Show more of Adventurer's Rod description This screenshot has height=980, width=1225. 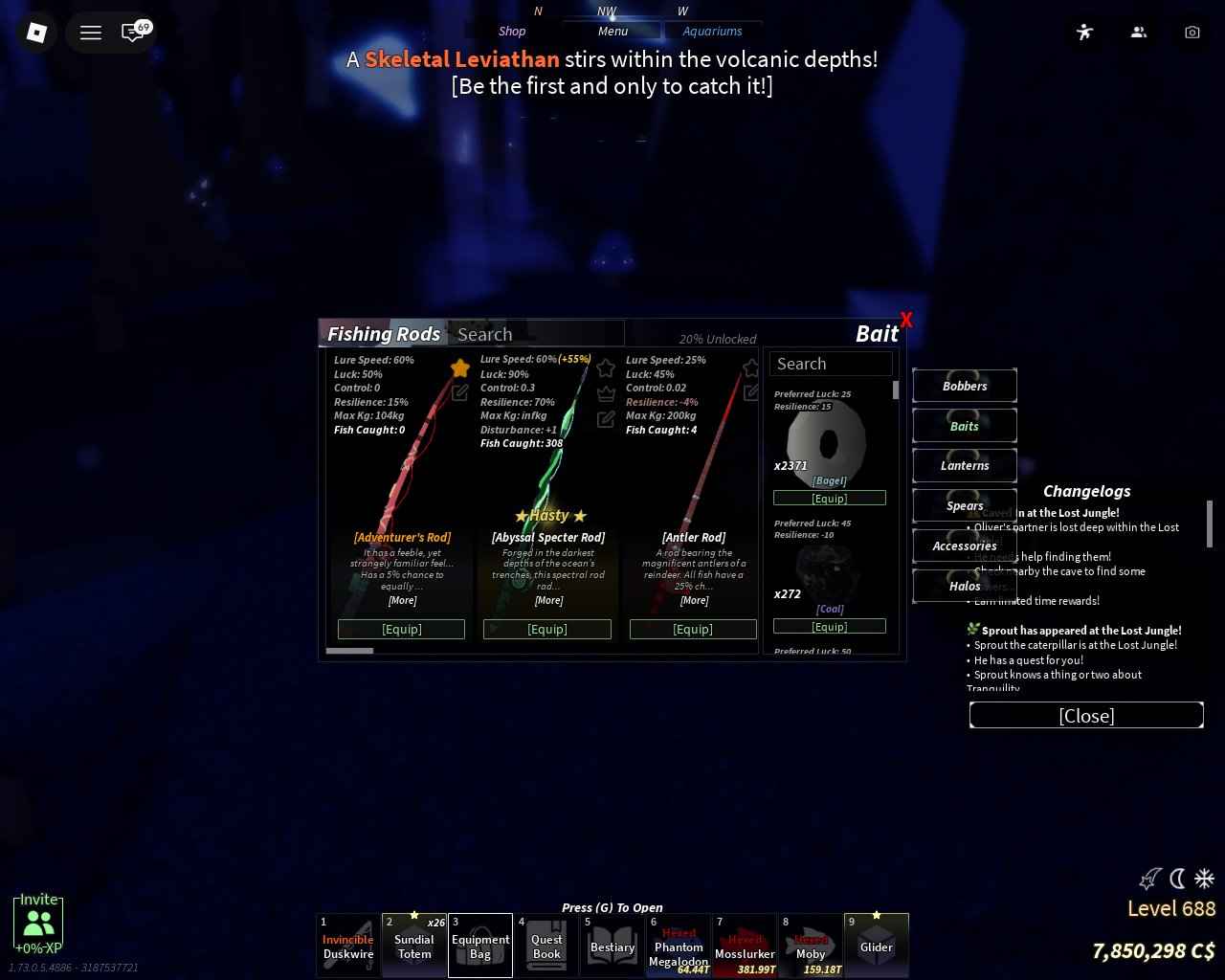[x=402, y=600]
